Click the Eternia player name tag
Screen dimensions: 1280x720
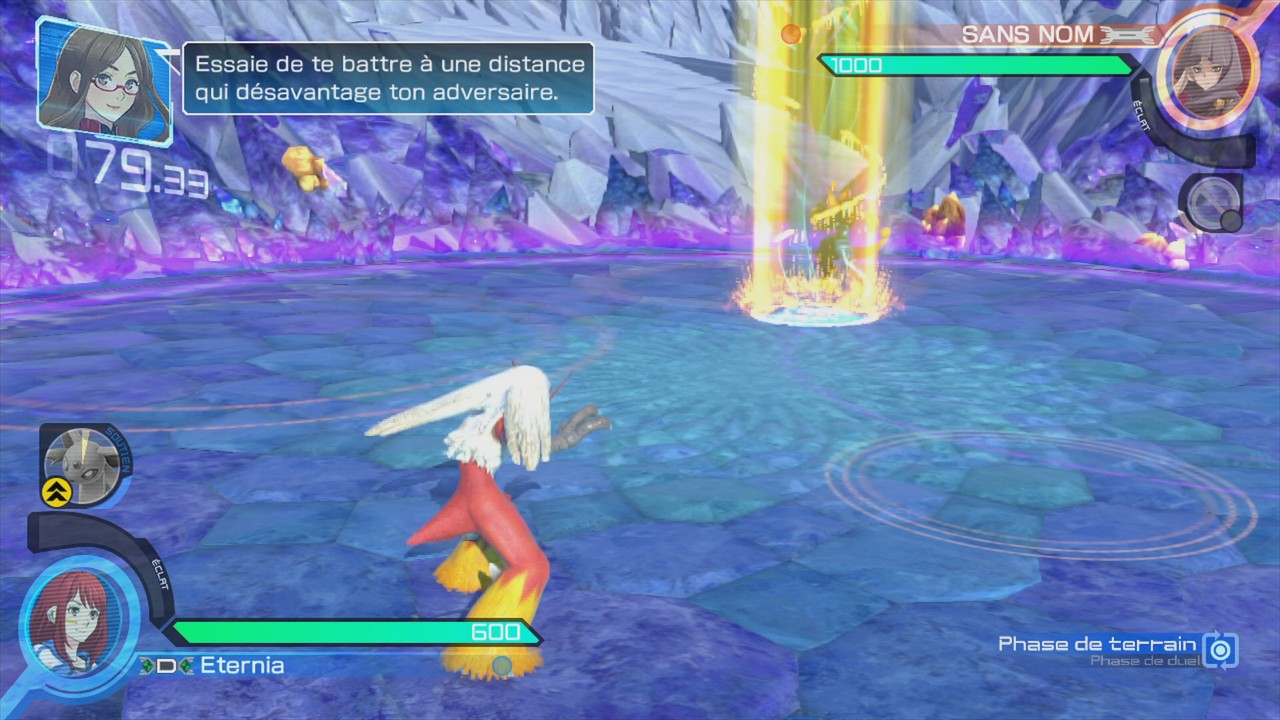coord(241,666)
